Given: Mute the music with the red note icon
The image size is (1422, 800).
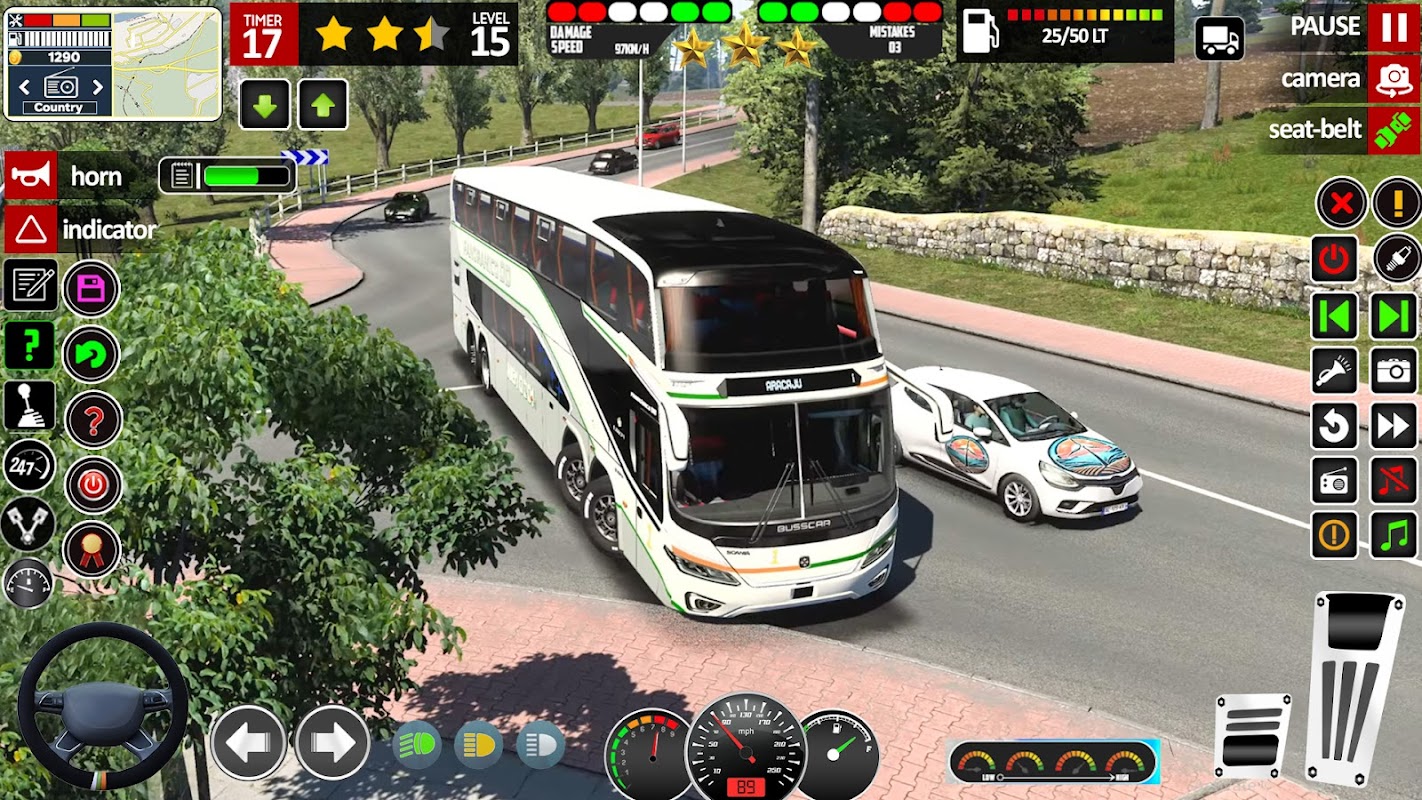Looking at the screenshot, I should 1393,481.
